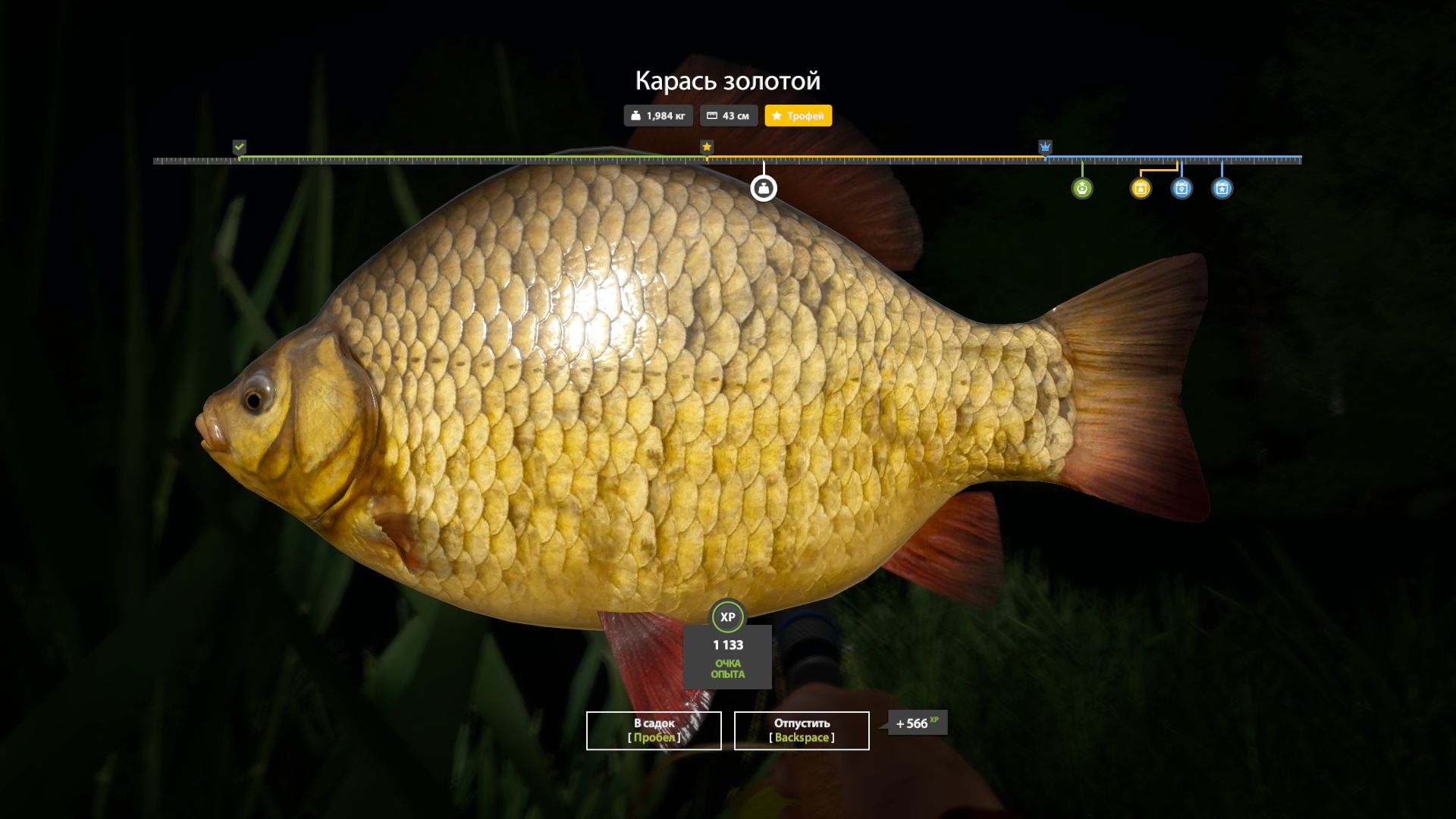This screenshot has width=1456, height=819.
Task: Select the green medal record marker
Action: click(1082, 188)
